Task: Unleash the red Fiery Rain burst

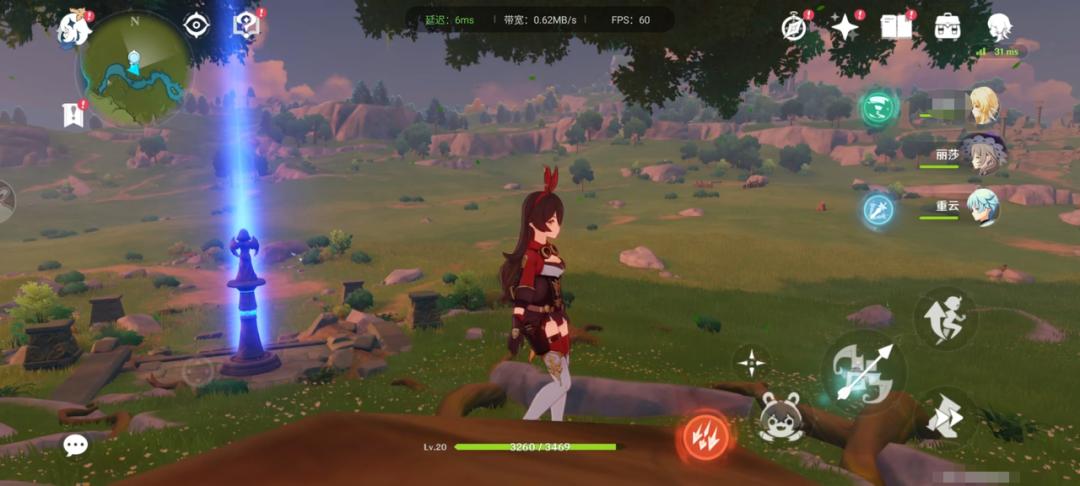Action: pos(705,435)
